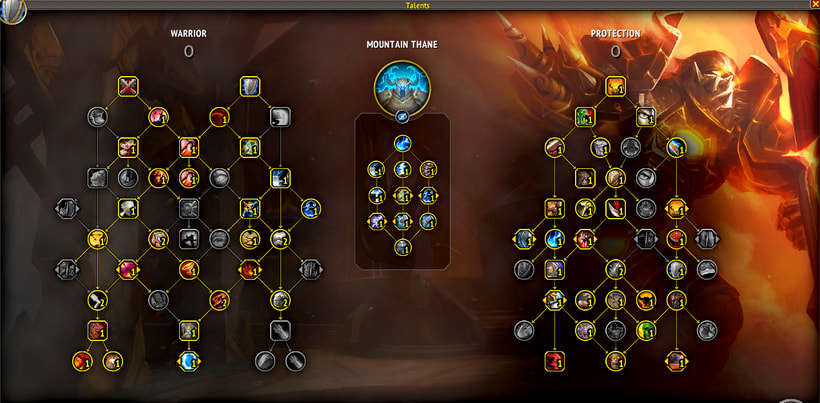
Task: Close the Talents window
Action: point(814,5)
